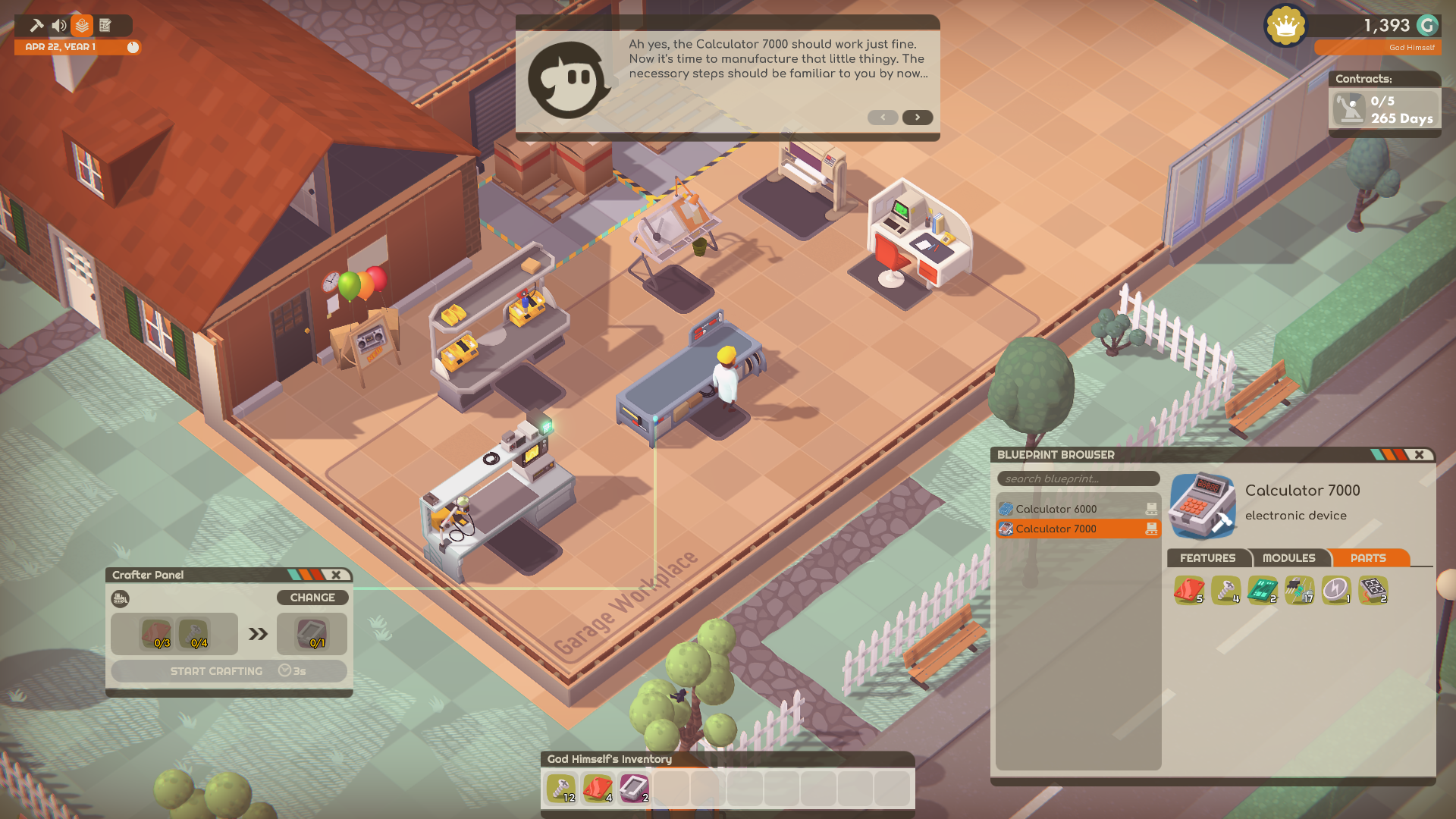Toggle the orange stacked layers button
Viewport: 1456px width, 819px height.
82,26
